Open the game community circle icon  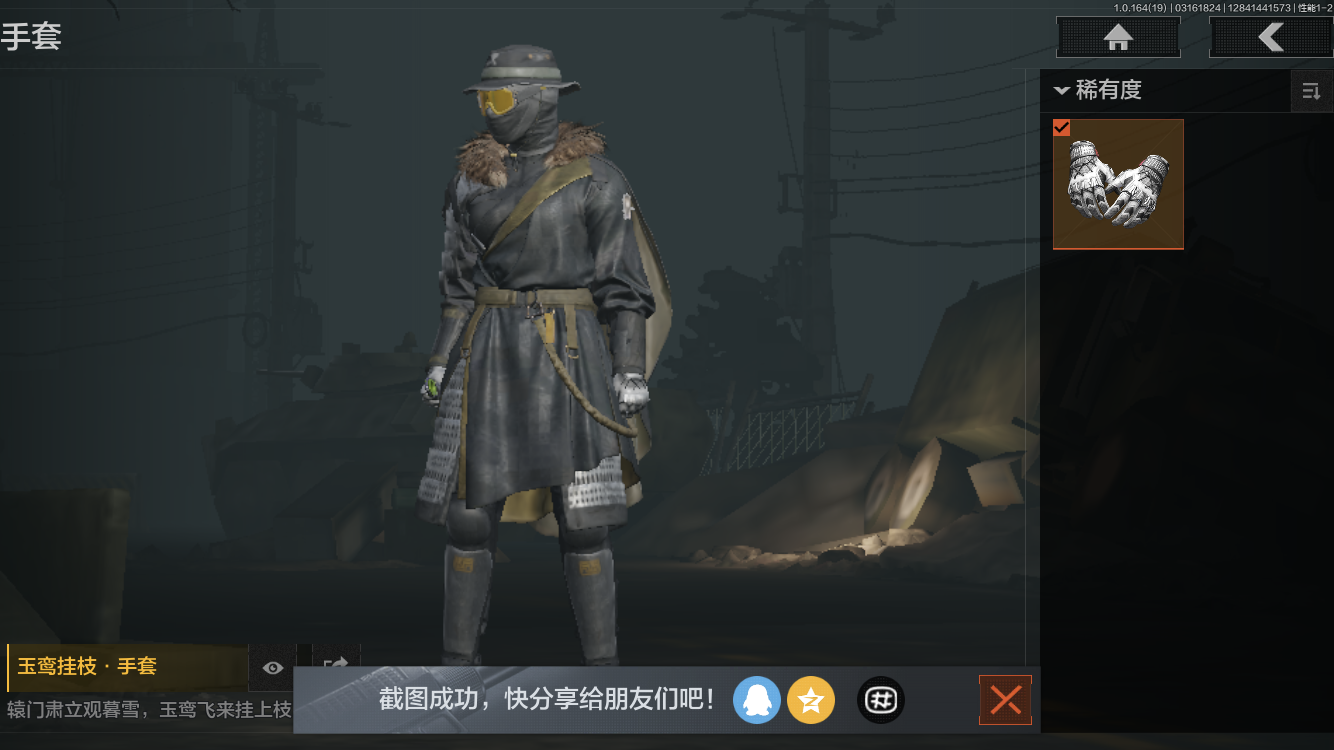point(880,700)
